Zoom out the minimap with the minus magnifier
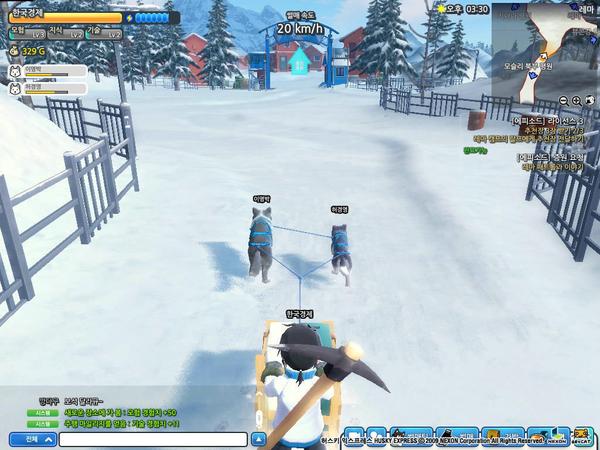Viewport: 600px width, 450px height. coord(563,101)
